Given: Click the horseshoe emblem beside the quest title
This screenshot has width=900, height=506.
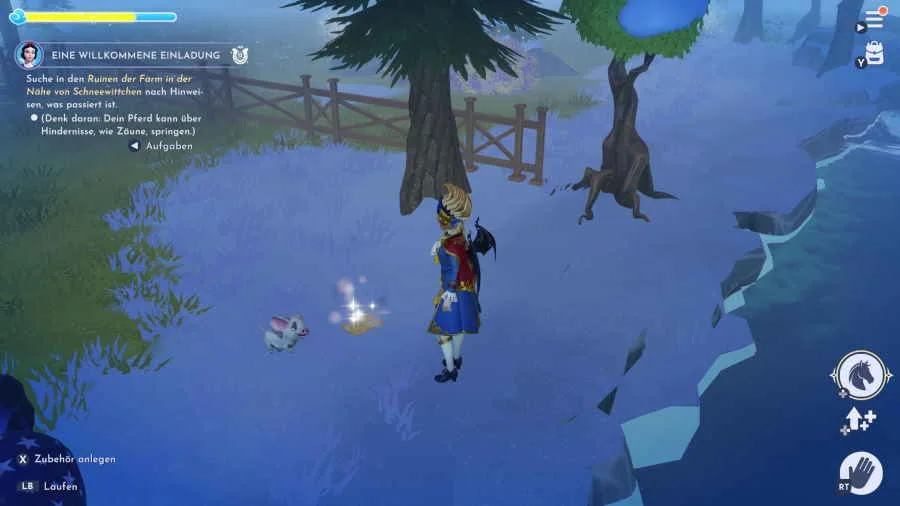Looking at the screenshot, I should 239,56.
